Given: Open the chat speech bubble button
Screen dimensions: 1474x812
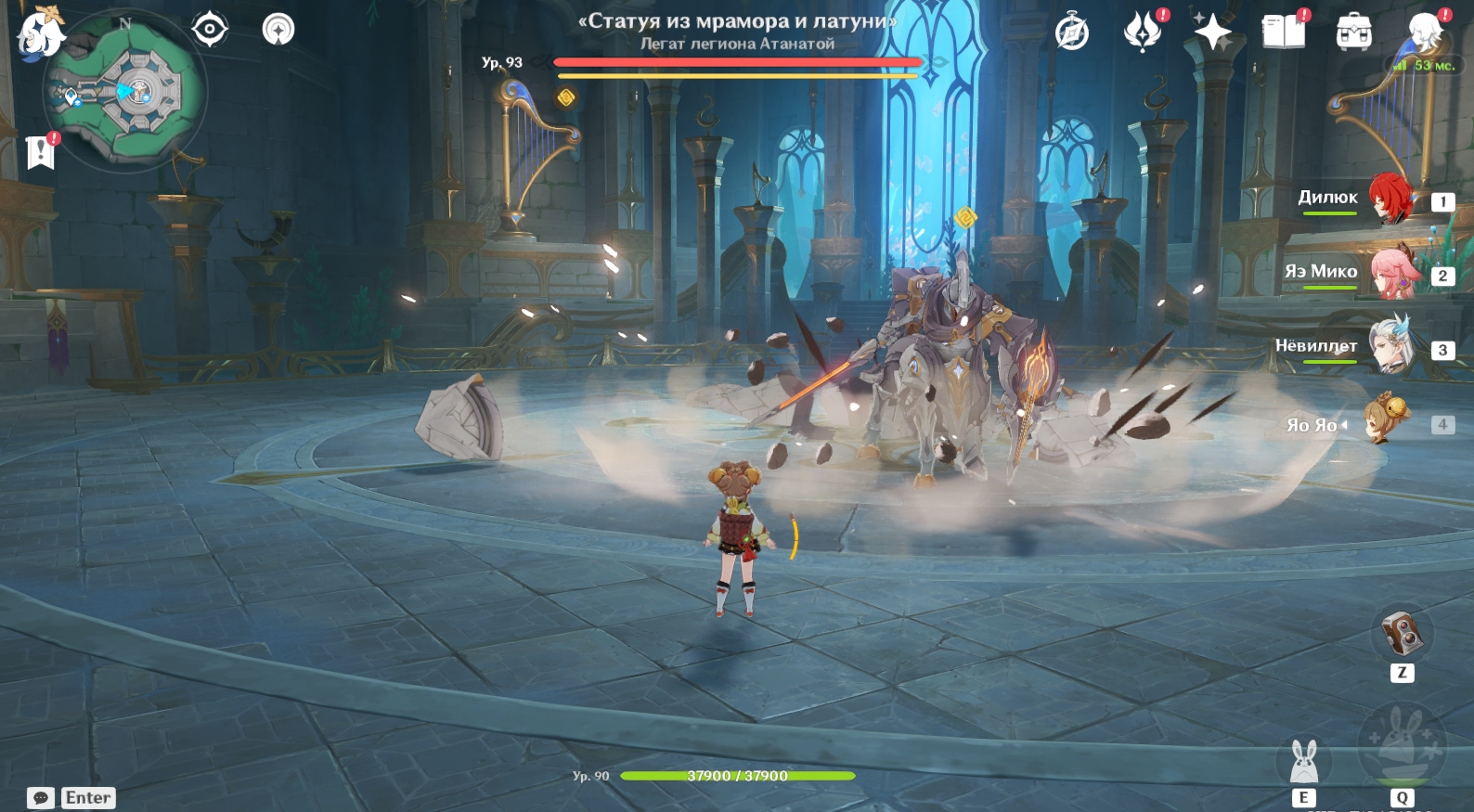Looking at the screenshot, I should click(x=41, y=798).
